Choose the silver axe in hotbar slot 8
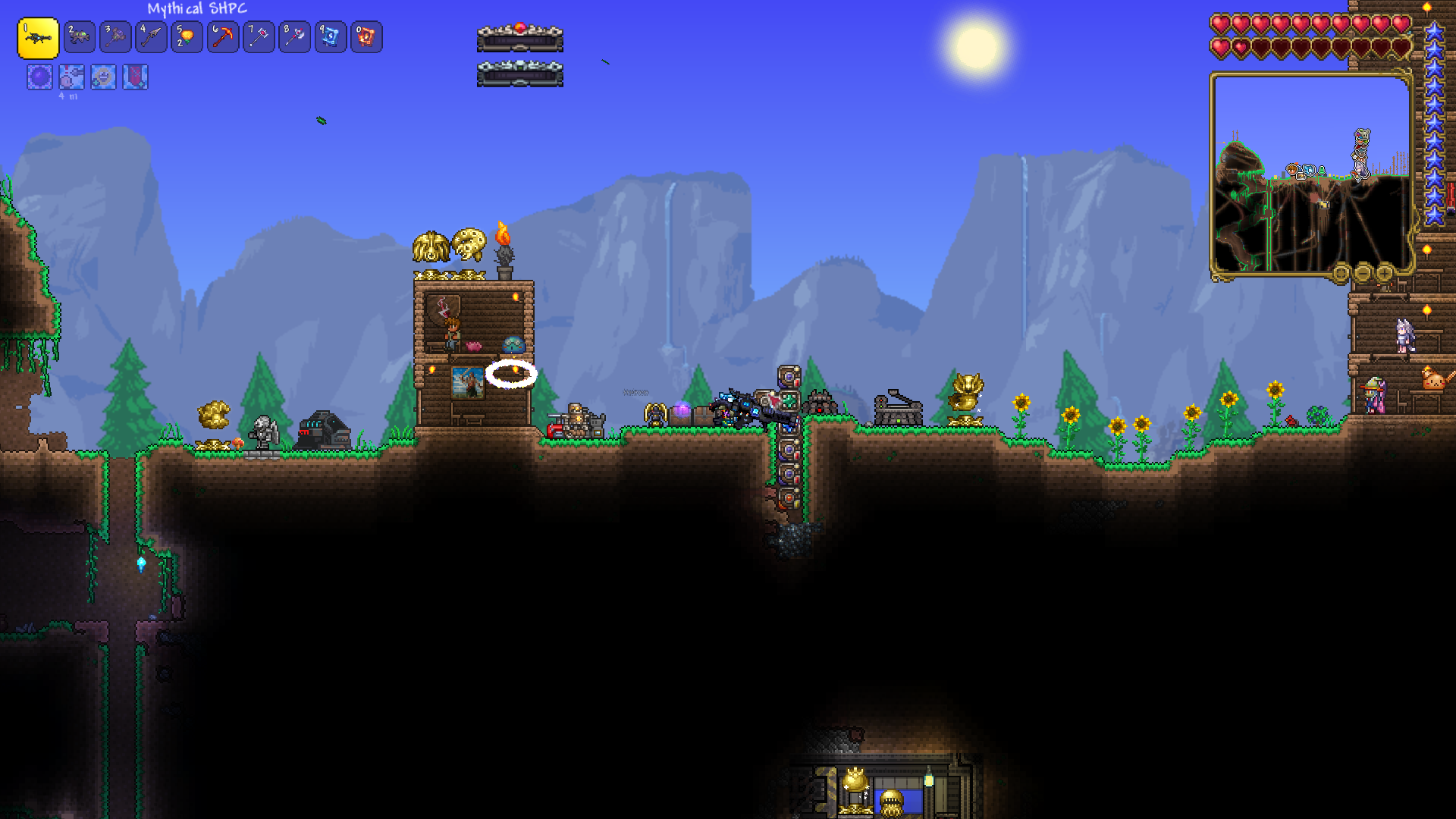 294,36
